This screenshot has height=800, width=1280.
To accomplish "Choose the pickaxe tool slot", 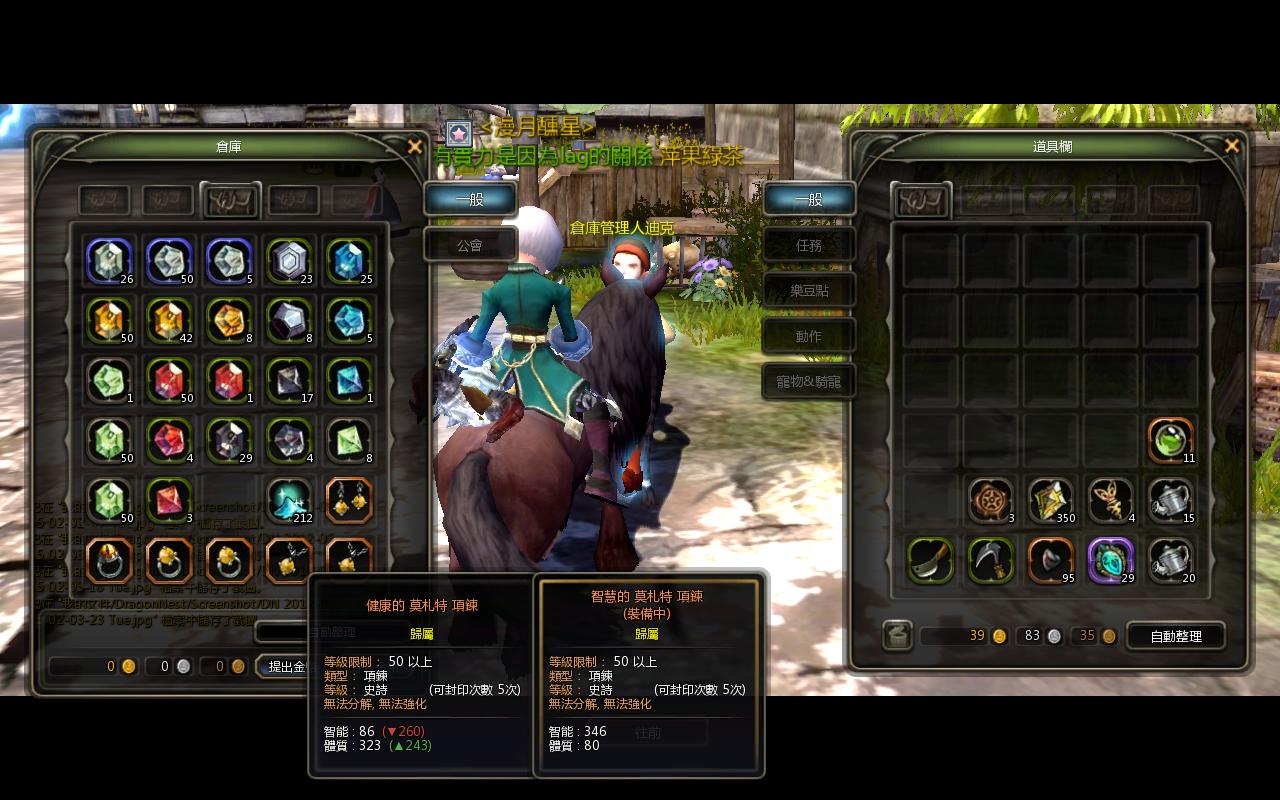I will tap(990, 560).
